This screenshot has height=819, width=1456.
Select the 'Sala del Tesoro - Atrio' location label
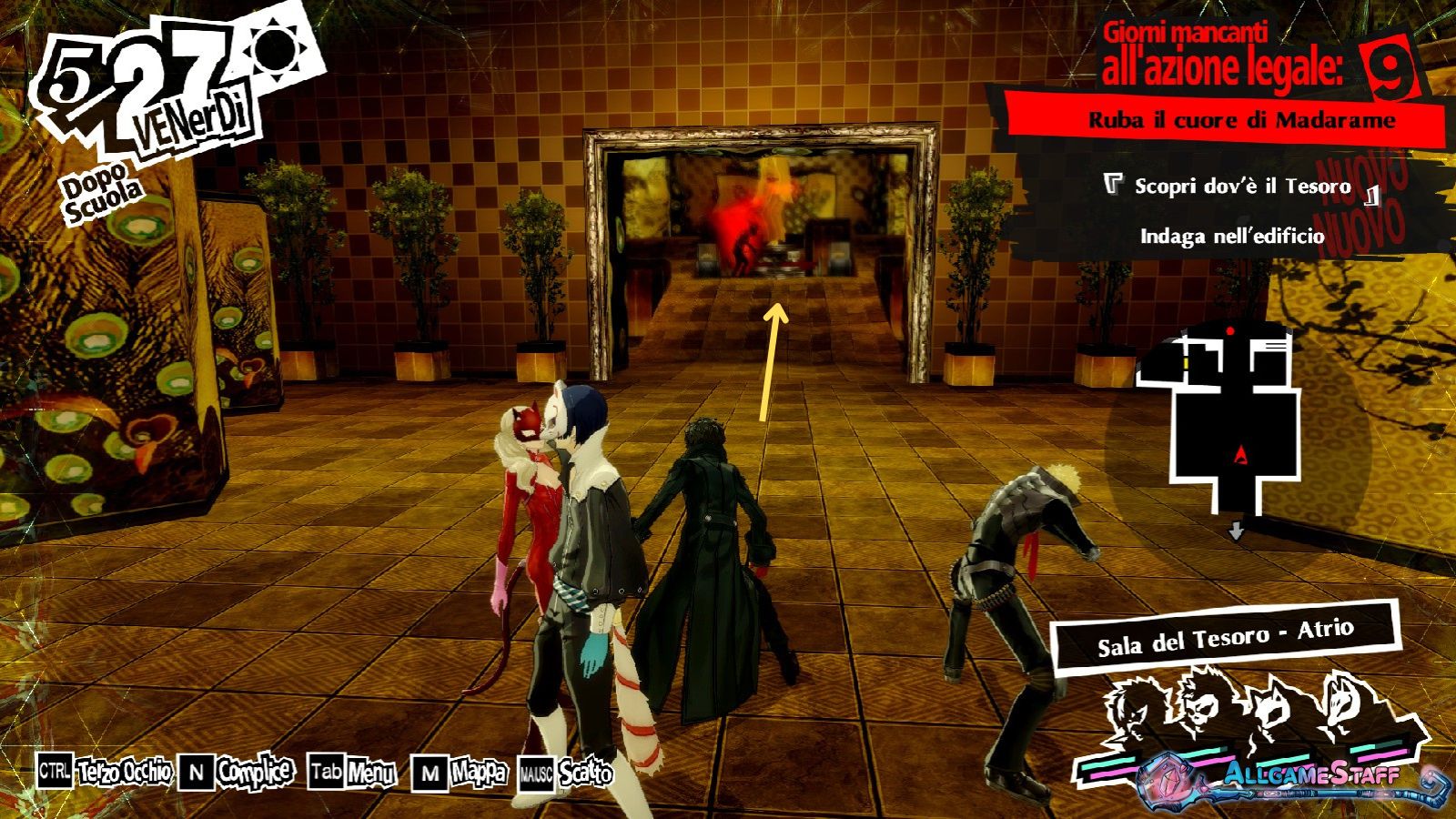[1225, 637]
